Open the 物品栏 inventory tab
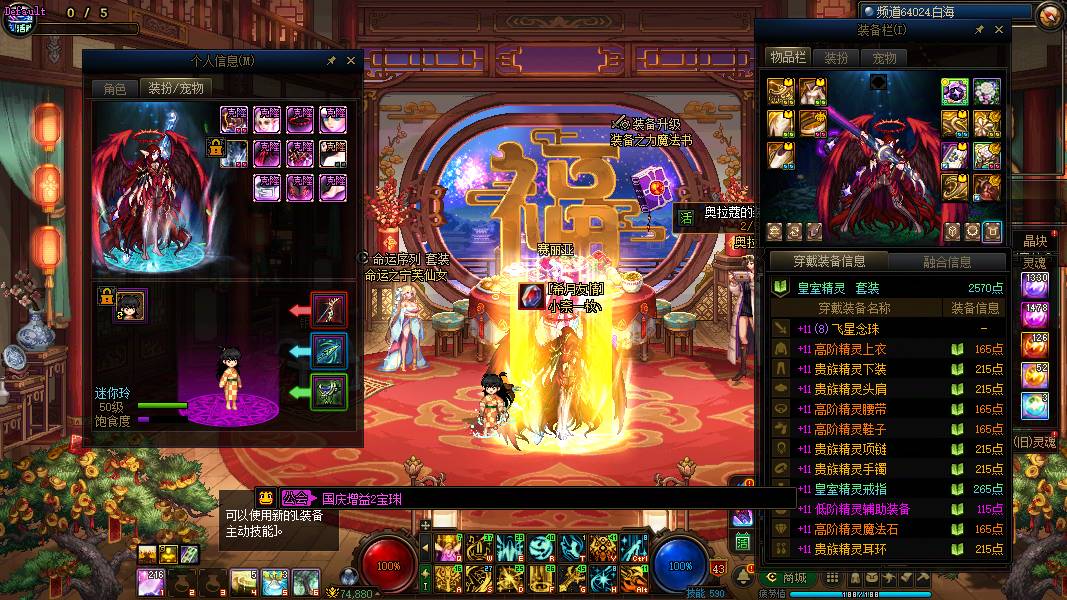Screen dimensions: 1067x600 pos(787,58)
